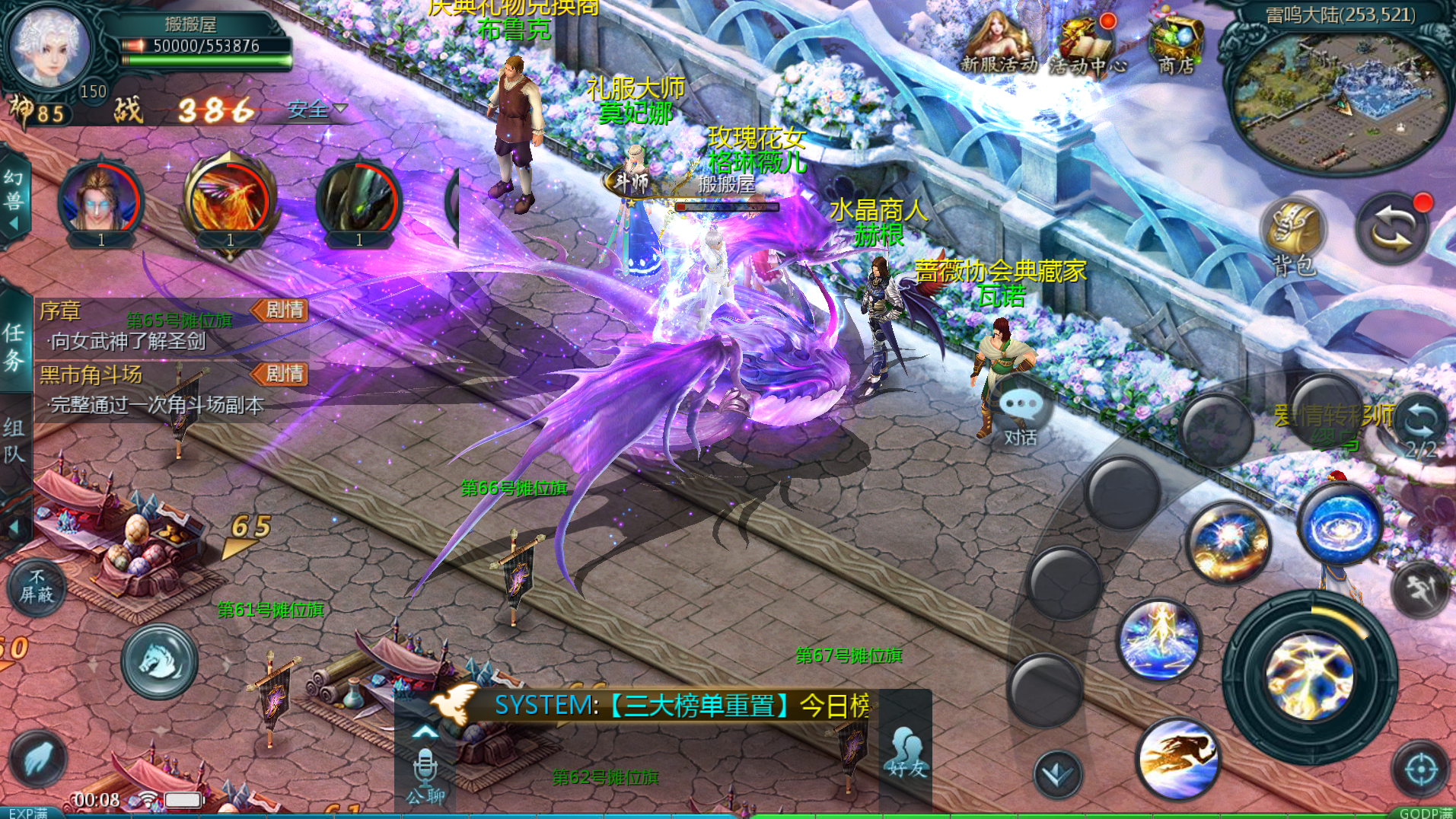The image size is (1456, 819).
Task: Open the 安全 mode dropdown
Action: tap(316, 110)
